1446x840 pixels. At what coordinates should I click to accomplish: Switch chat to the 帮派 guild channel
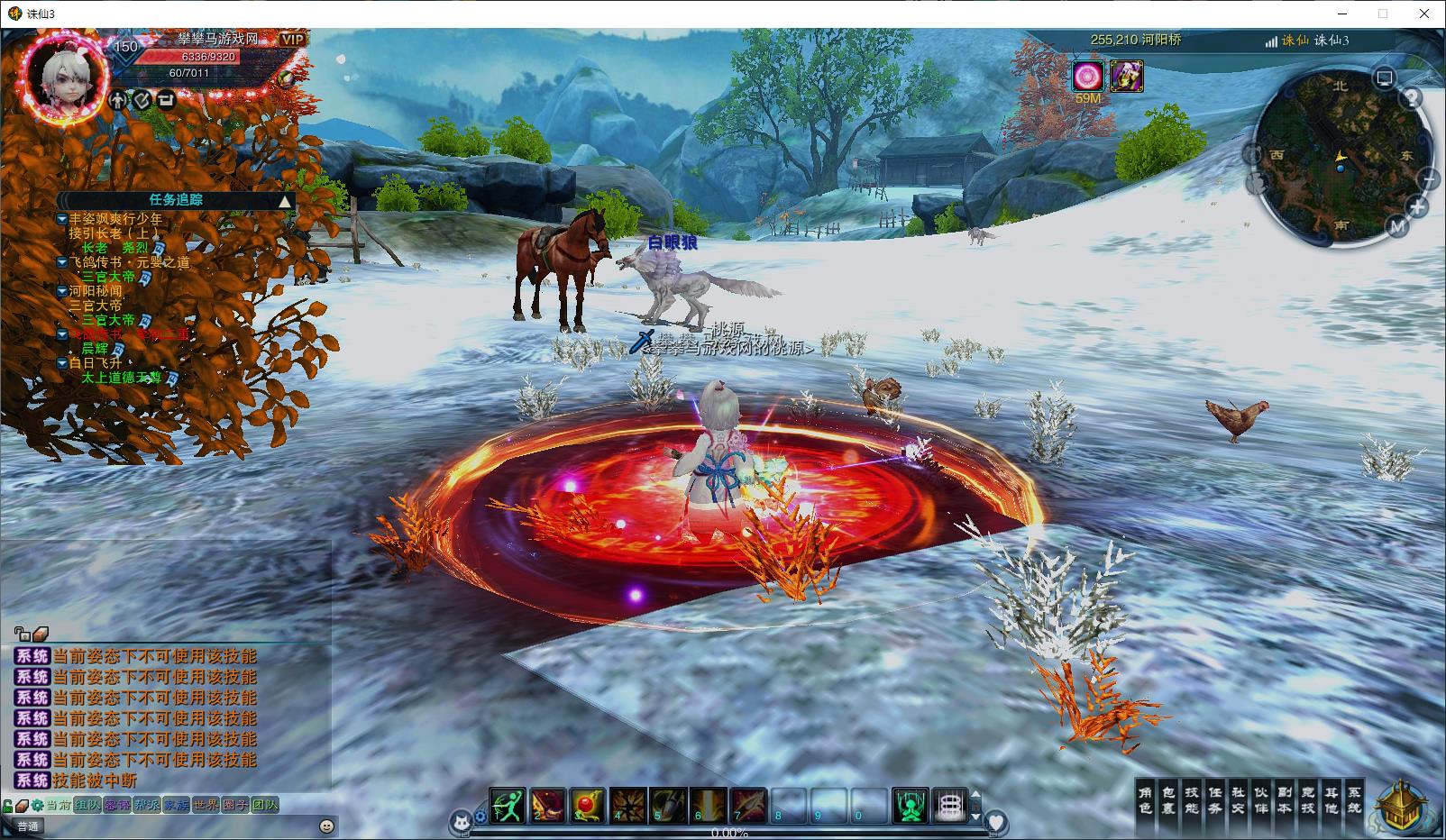(146, 805)
